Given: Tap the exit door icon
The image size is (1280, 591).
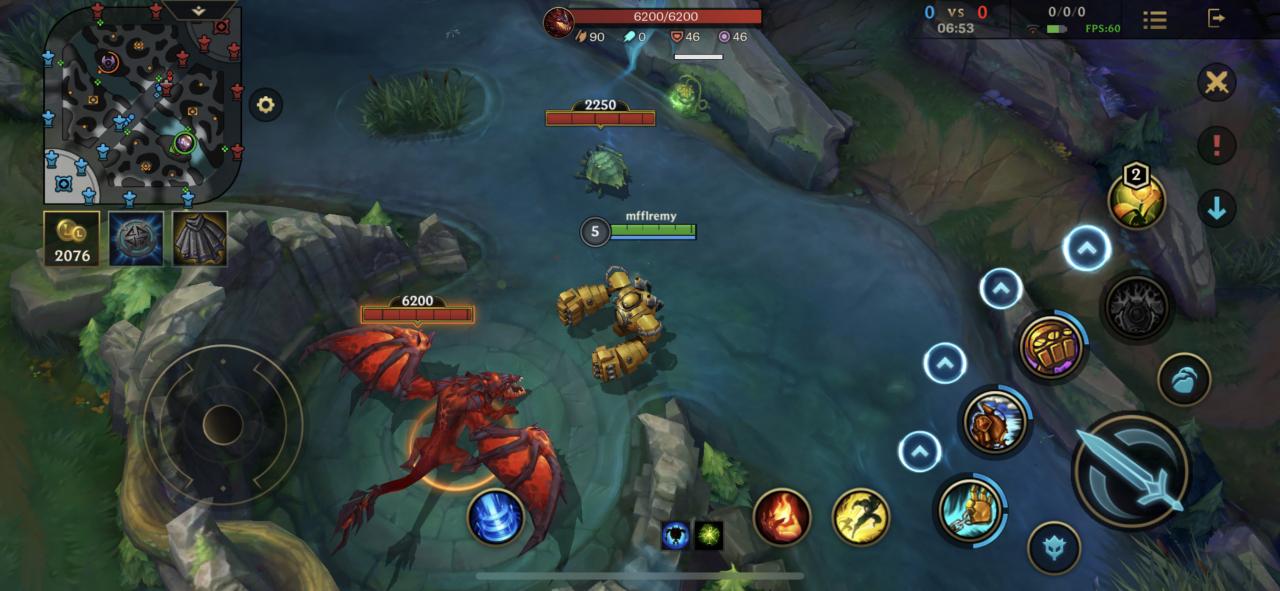Looking at the screenshot, I should coord(1216,18).
